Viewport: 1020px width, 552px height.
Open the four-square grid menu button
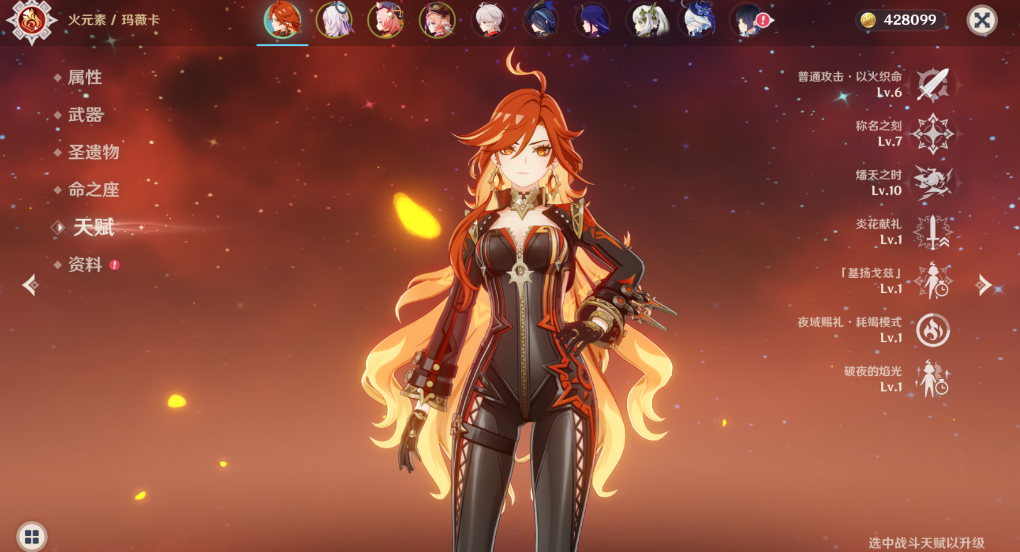[x=31, y=536]
